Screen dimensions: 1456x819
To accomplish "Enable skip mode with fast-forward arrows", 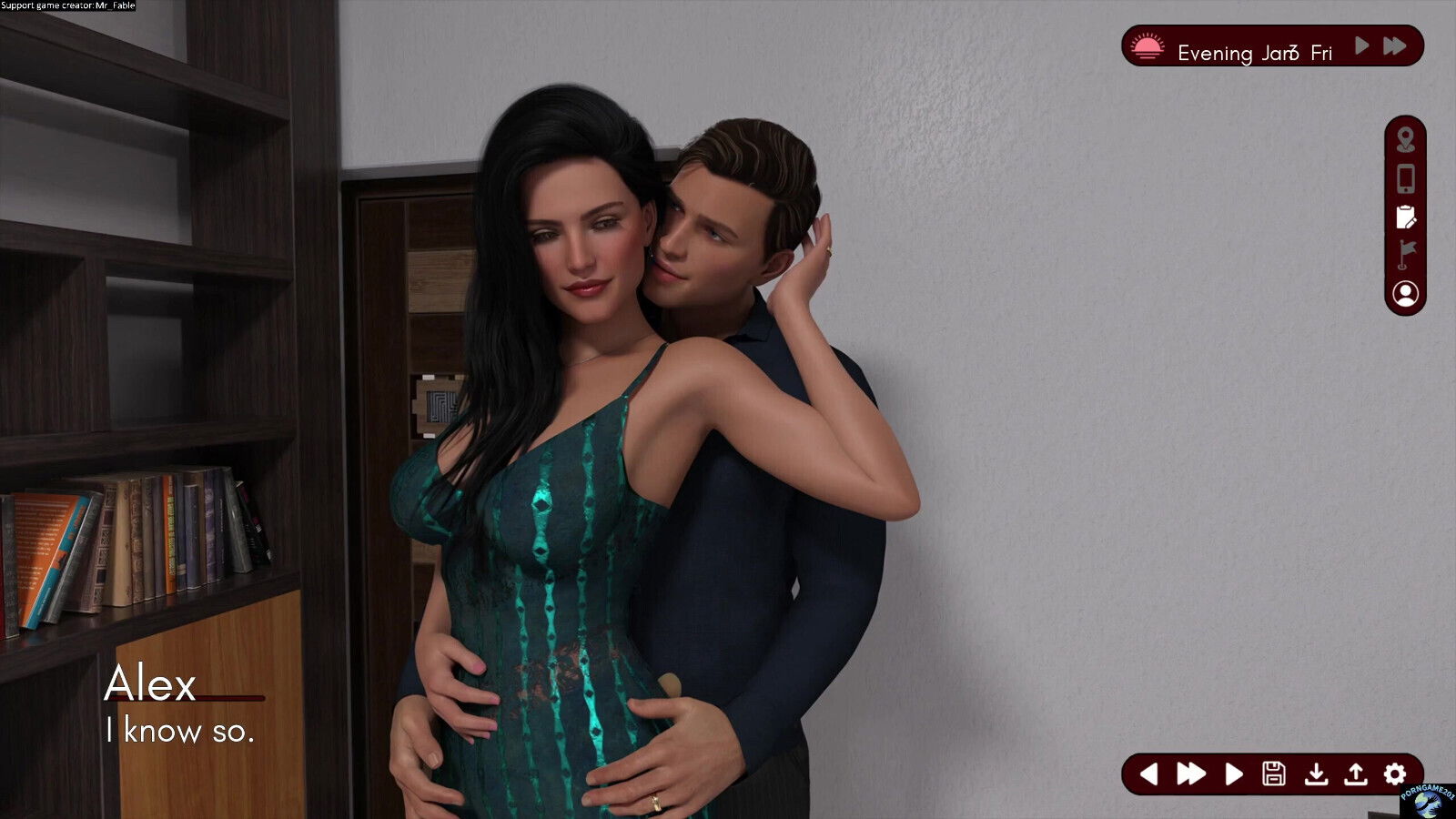I will coord(1192,773).
